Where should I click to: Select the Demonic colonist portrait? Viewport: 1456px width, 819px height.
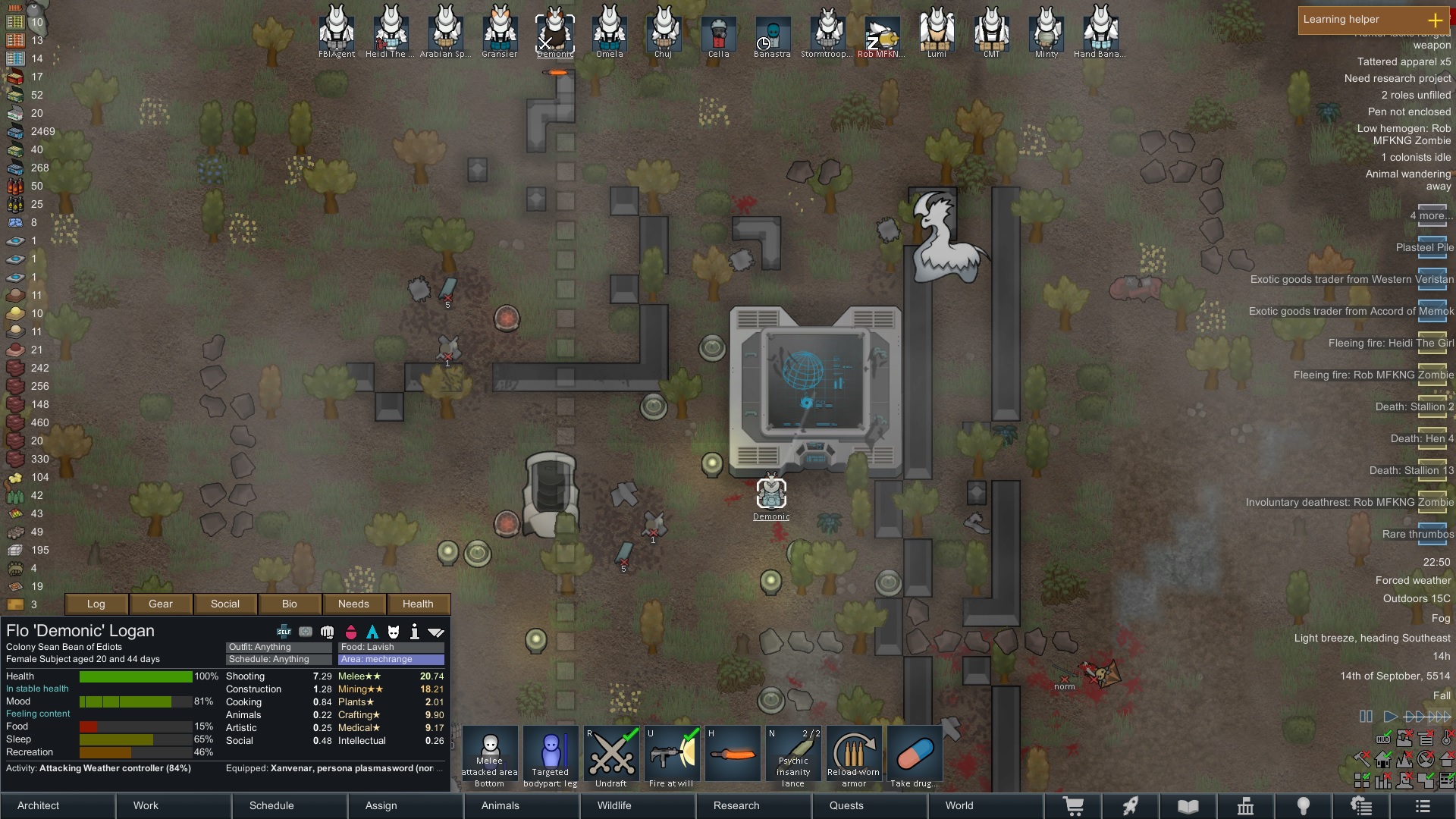(554, 30)
